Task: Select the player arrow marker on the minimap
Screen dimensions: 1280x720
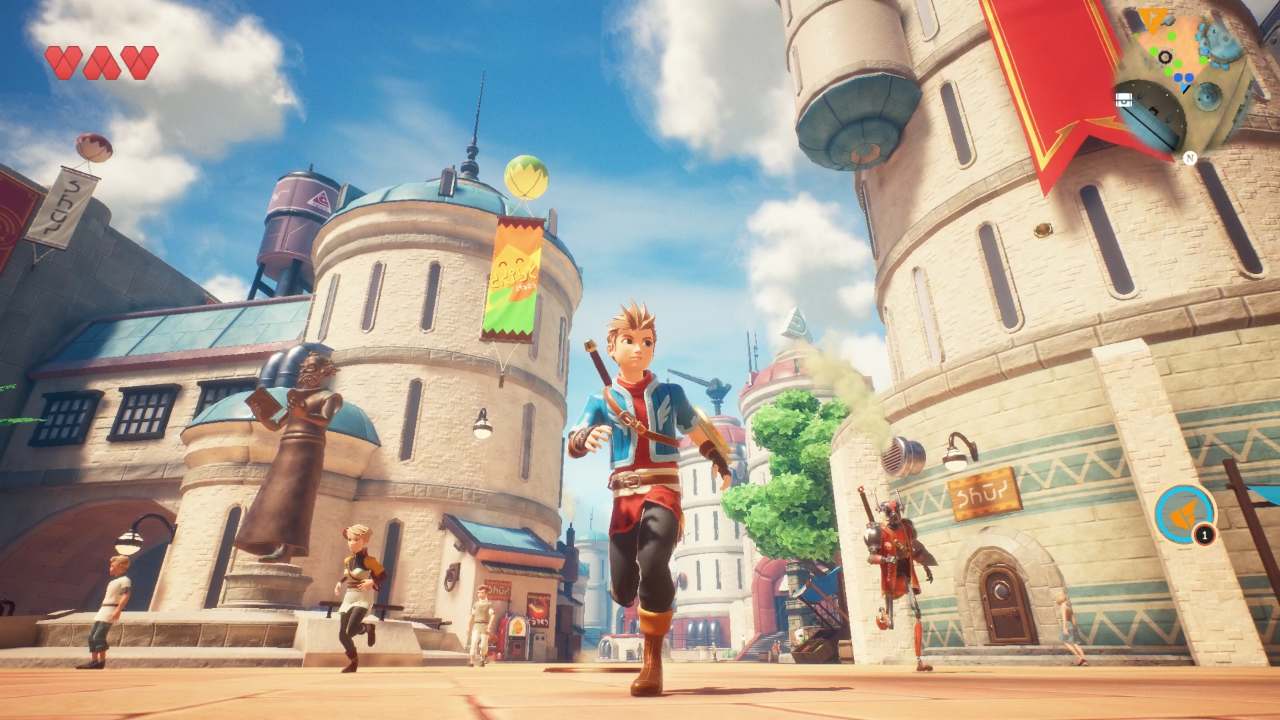Action: pyautogui.click(x=1184, y=88)
